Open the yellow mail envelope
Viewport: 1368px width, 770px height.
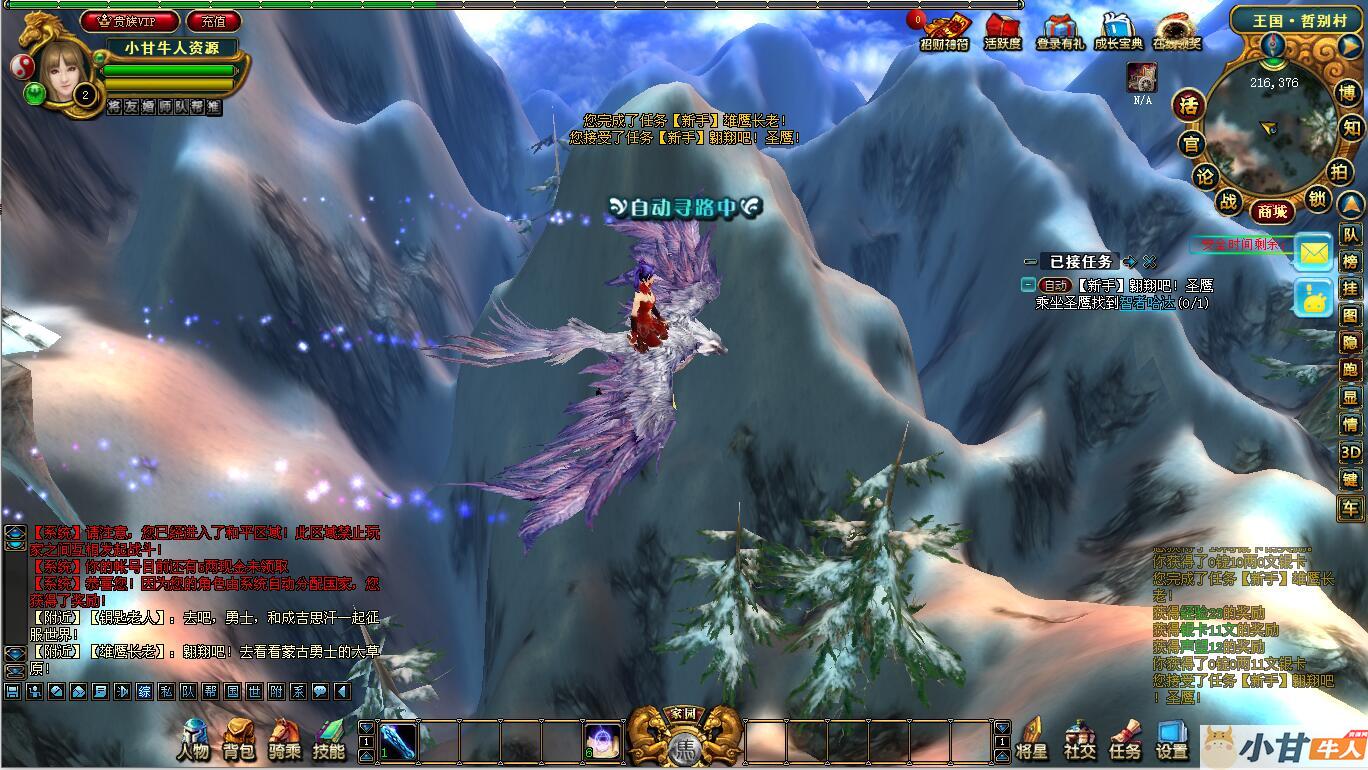click(1314, 254)
